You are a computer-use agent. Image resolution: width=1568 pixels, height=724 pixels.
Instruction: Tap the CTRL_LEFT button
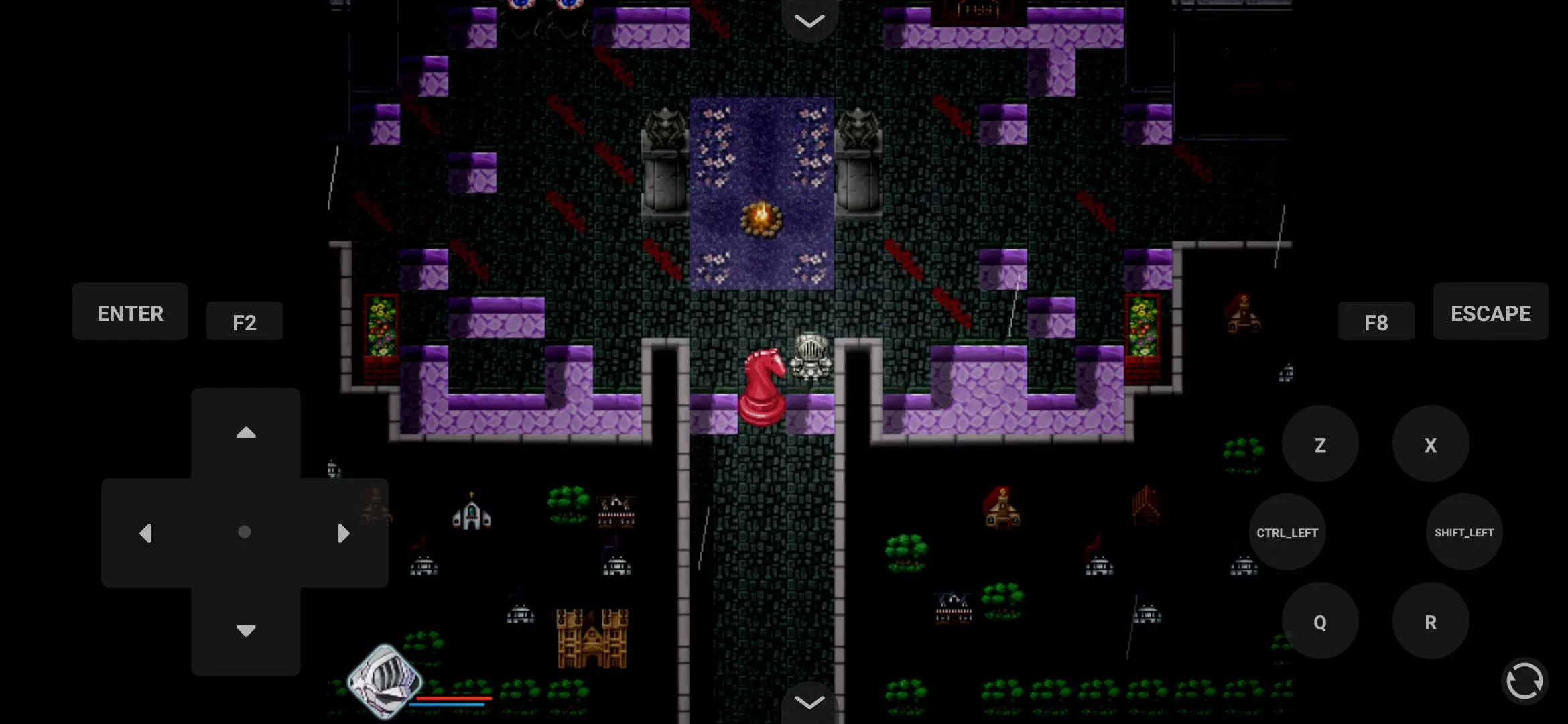tap(1287, 532)
